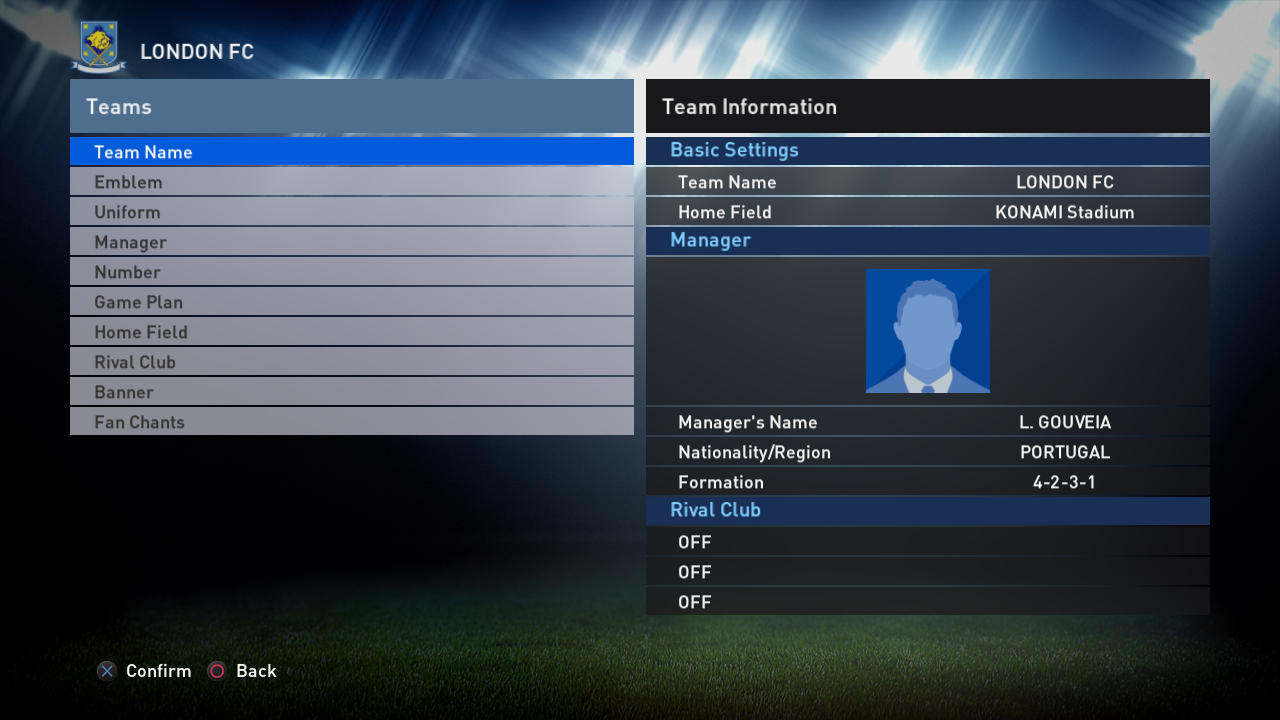
Task: Select the Number menu option
Action: (x=351, y=272)
